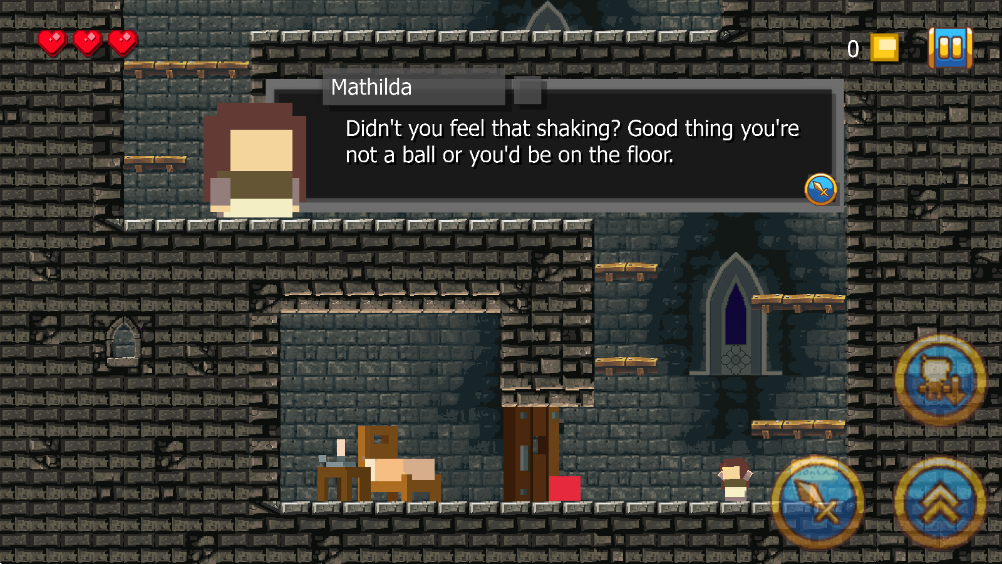Advance Mathilda's dialogue with the small sword icon
The height and width of the screenshot is (564, 1002).
click(820, 188)
